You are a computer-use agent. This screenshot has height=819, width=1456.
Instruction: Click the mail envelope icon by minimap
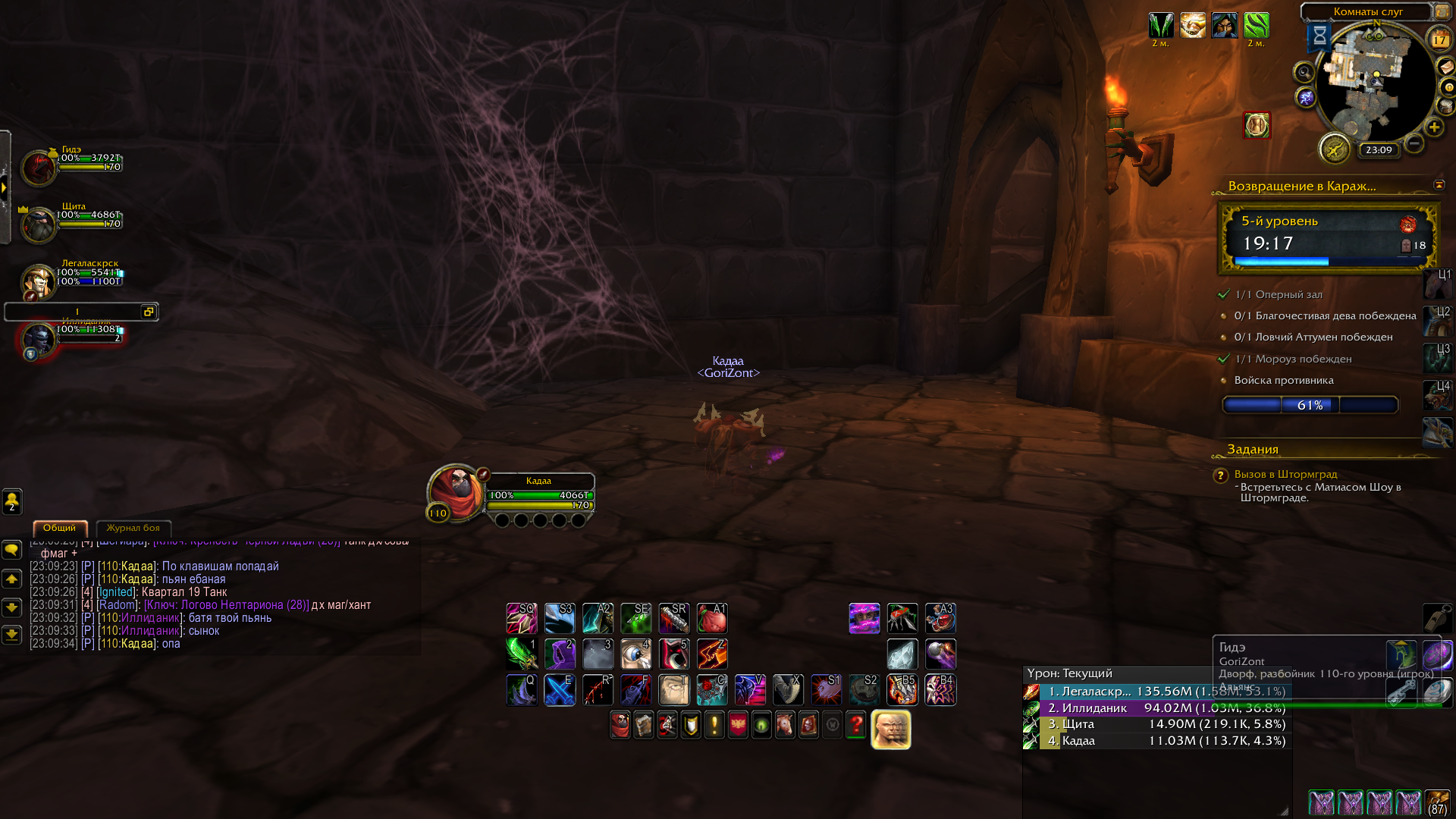(1446, 67)
